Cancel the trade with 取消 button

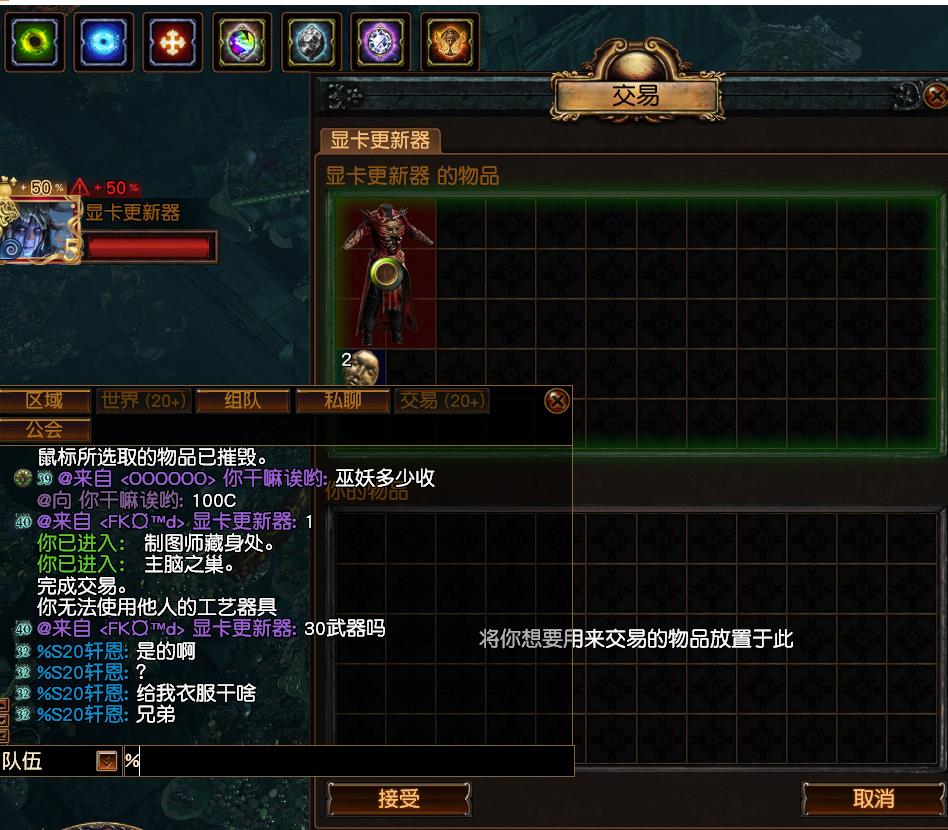click(x=873, y=799)
